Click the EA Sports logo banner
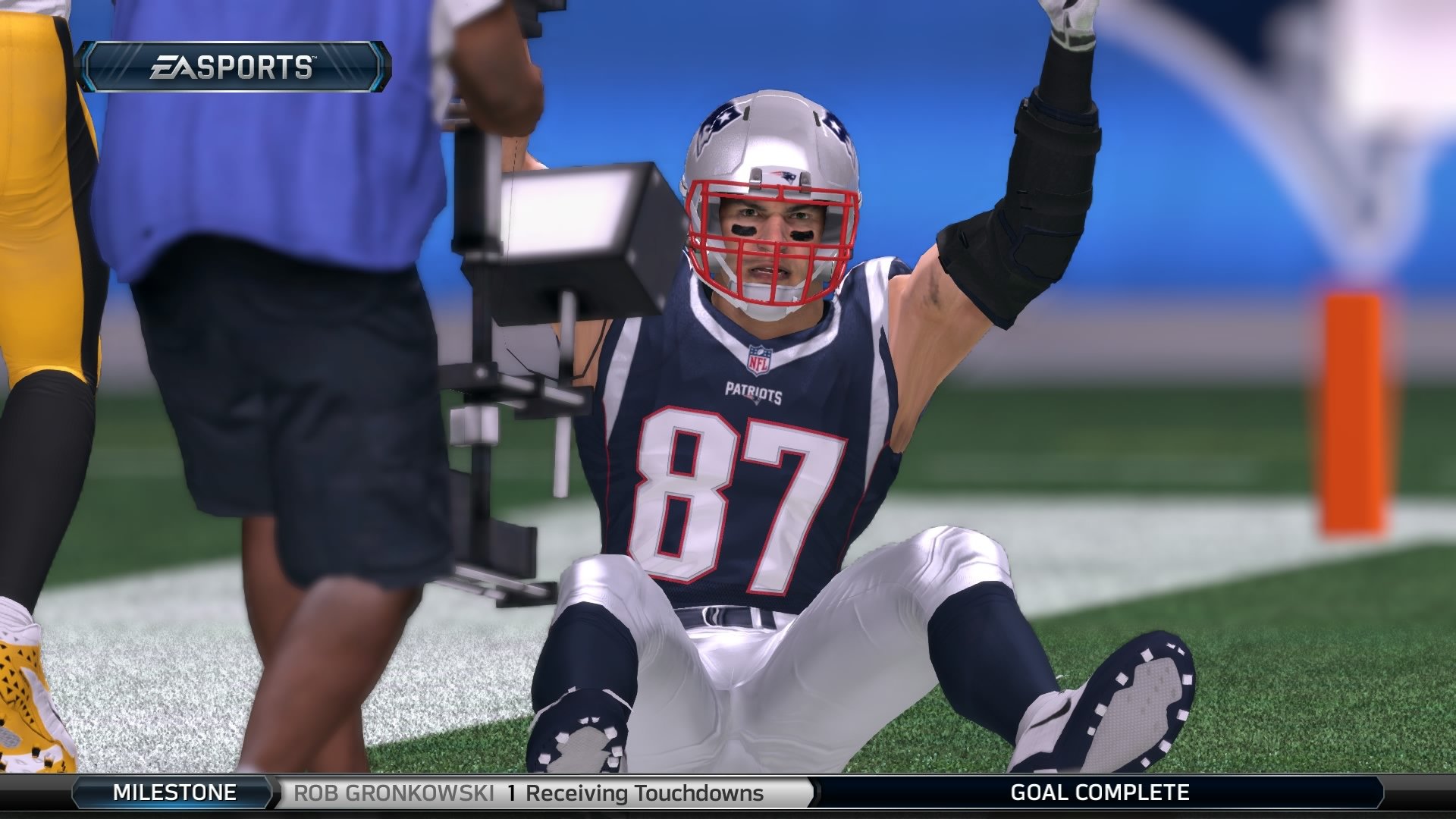Viewport: 1456px width, 819px height. pos(239,67)
